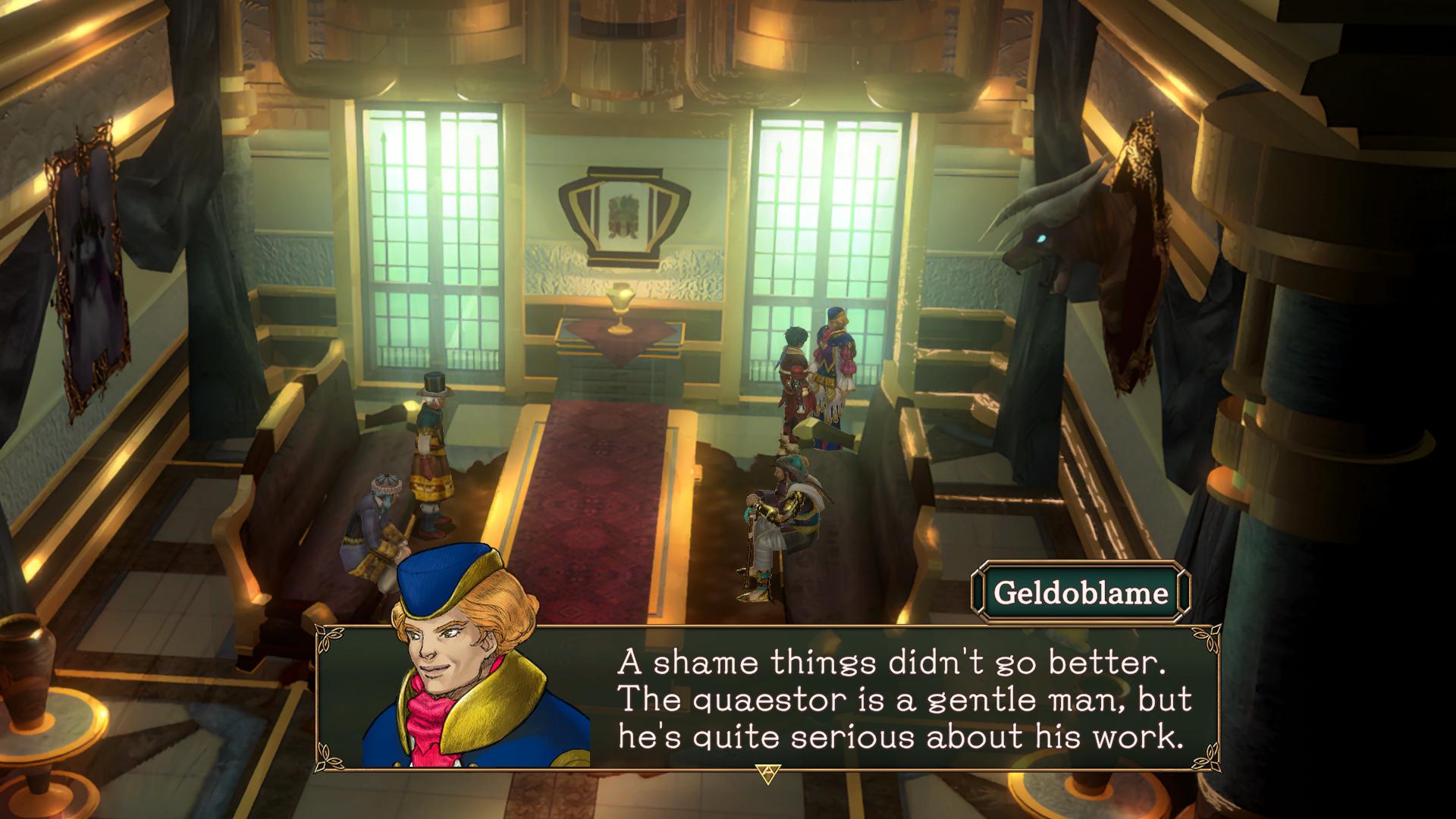Screen dimensions: 1456x819
Task: Click Geldoblame's dialogue text box to continue
Action: [x=901, y=698]
